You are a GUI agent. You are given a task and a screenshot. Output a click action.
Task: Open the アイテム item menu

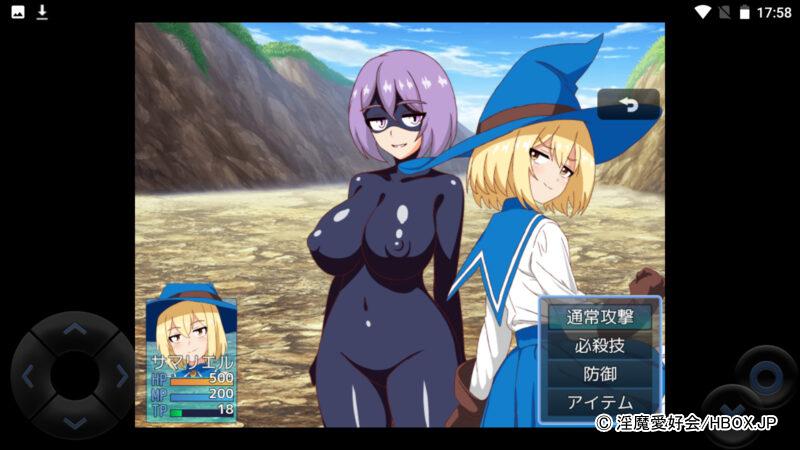(x=600, y=402)
